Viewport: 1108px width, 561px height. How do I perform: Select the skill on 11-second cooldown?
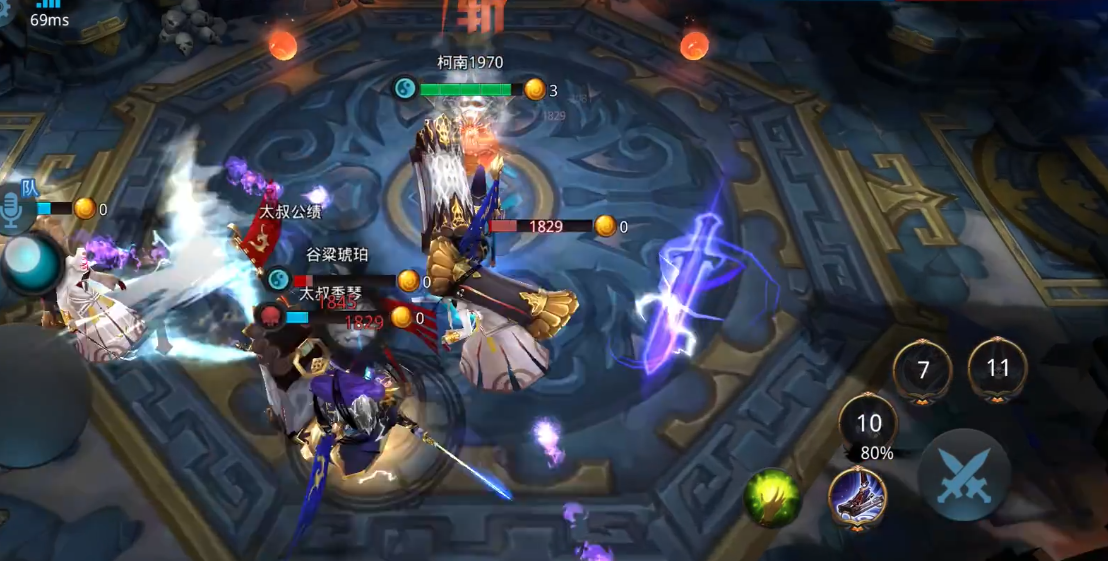pos(997,368)
